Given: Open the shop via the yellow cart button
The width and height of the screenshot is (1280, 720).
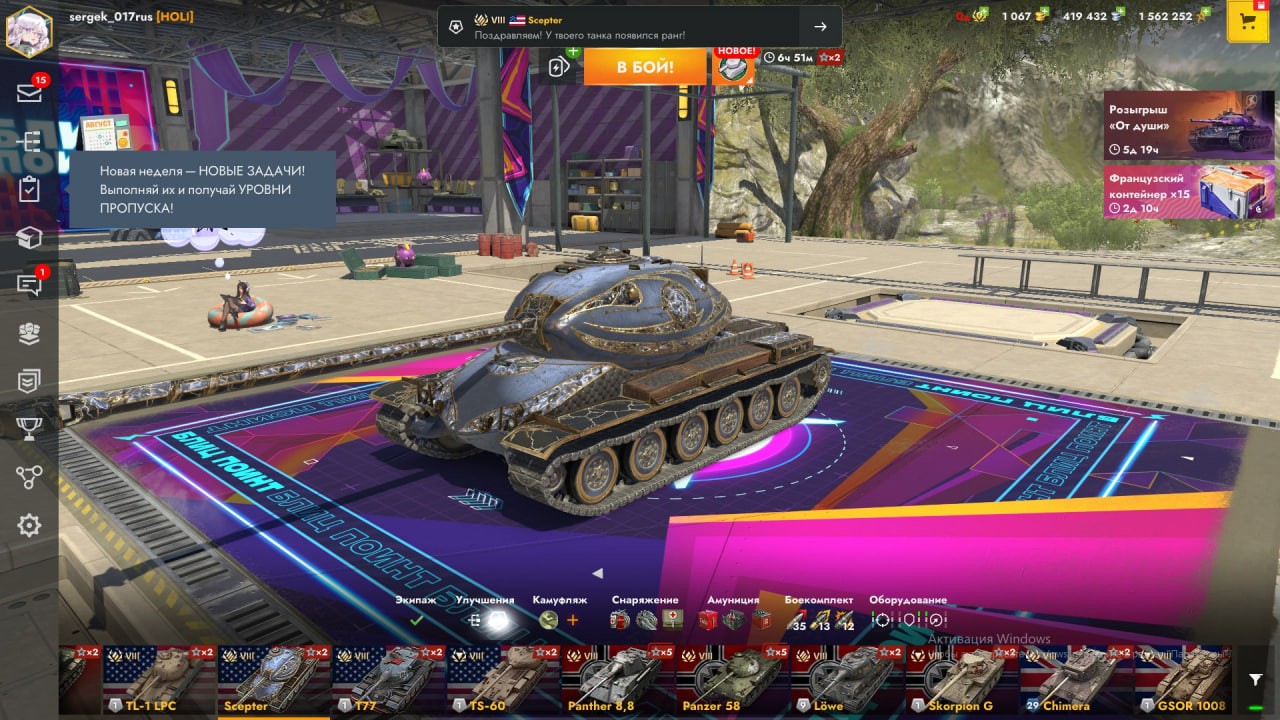Looking at the screenshot, I should [x=1247, y=22].
